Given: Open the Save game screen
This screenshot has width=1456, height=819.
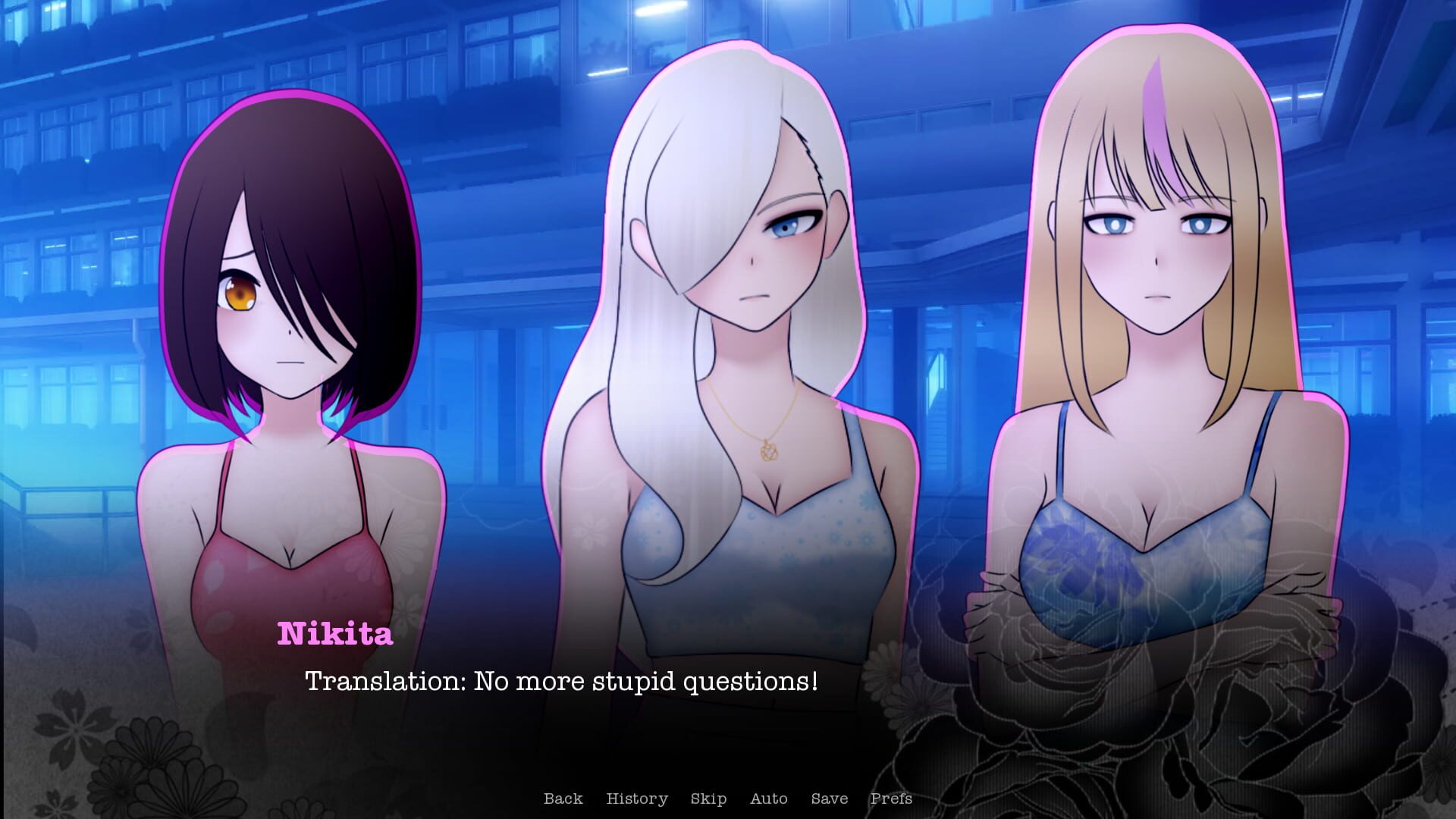Looking at the screenshot, I should (x=829, y=799).
